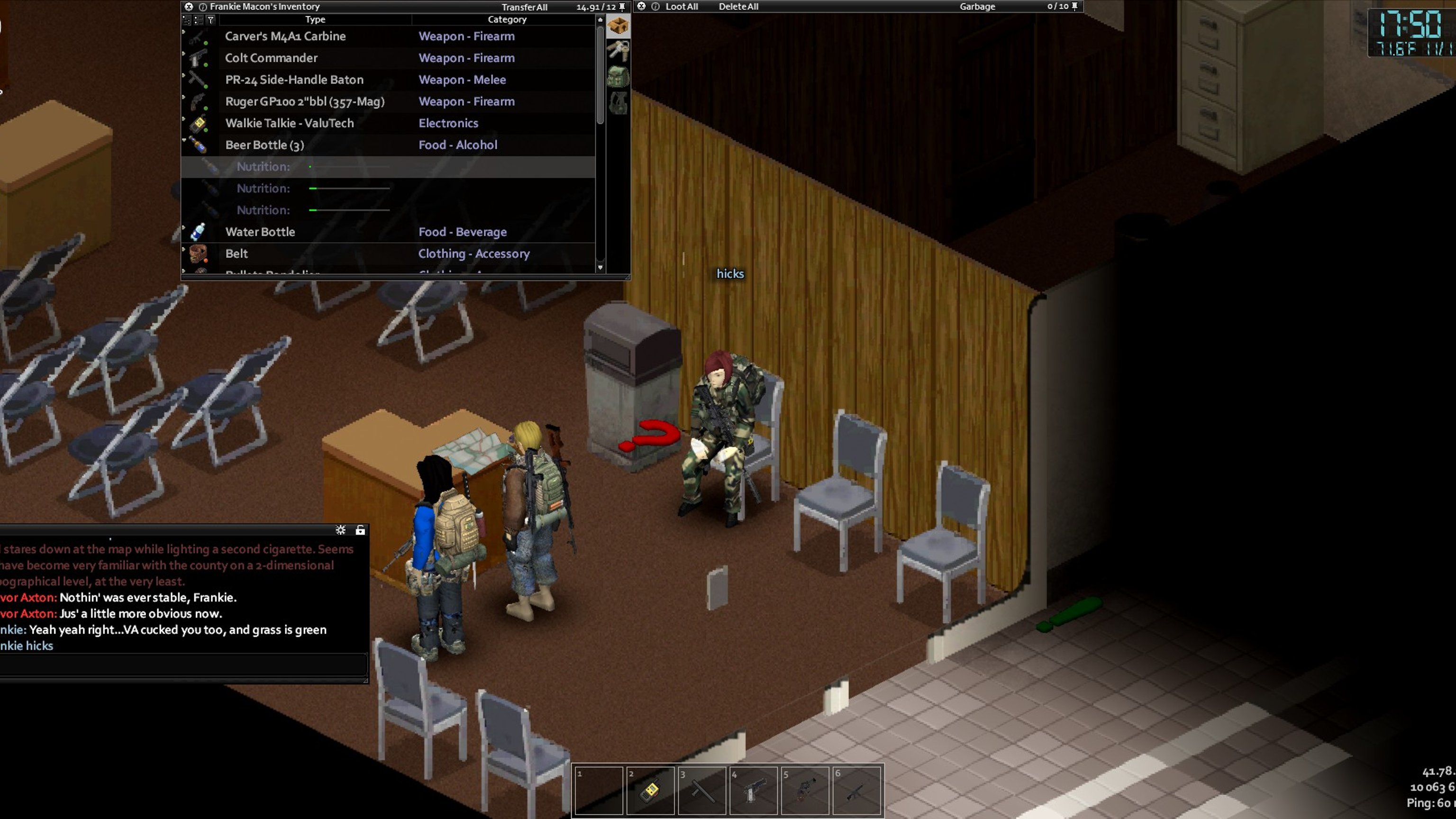1456x819 pixels.
Task: Select the Walkie Talkie - ValuTech item
Action: pyautogui.click(x=289, y=123)
